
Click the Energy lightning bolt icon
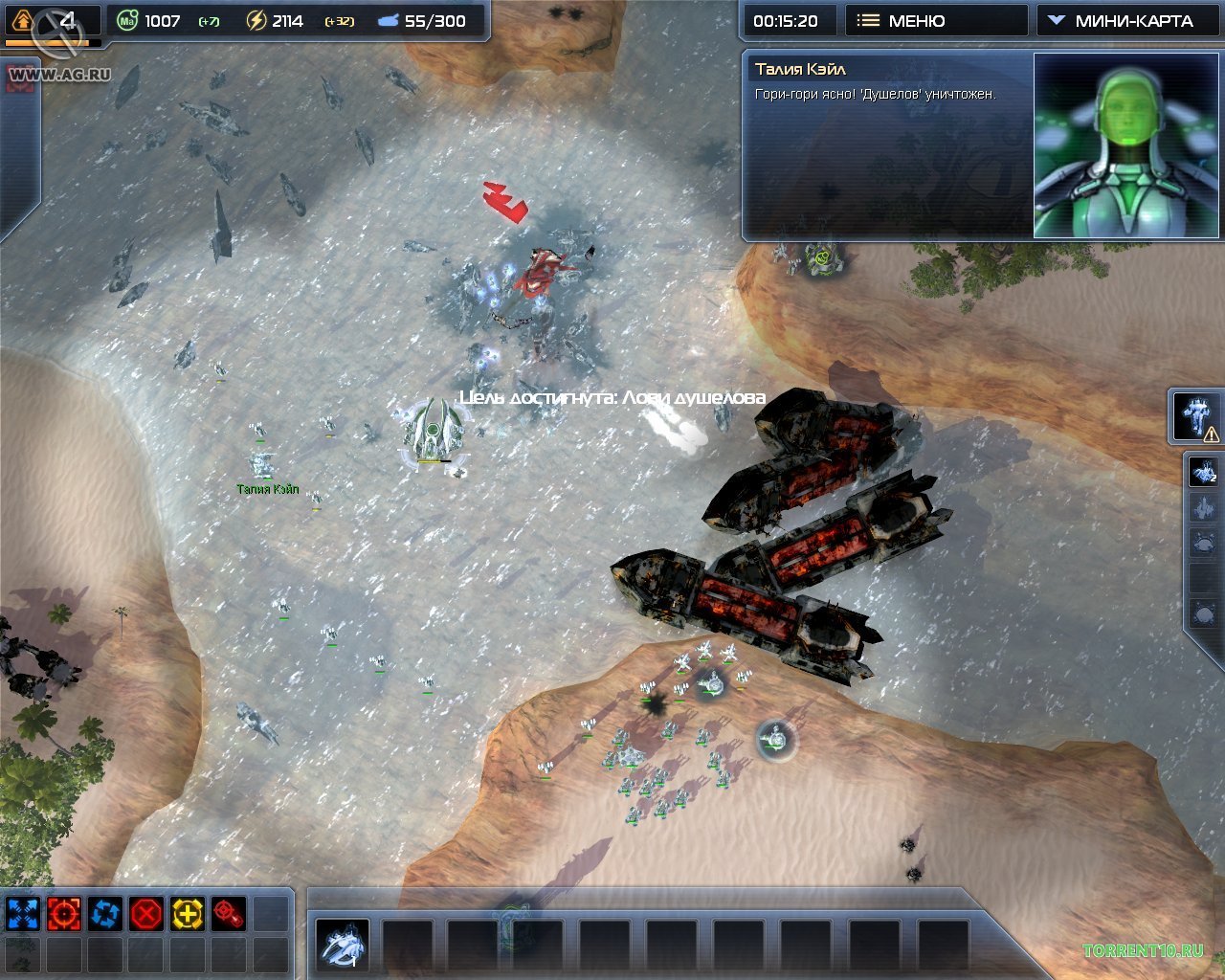[x=256, y=19]
